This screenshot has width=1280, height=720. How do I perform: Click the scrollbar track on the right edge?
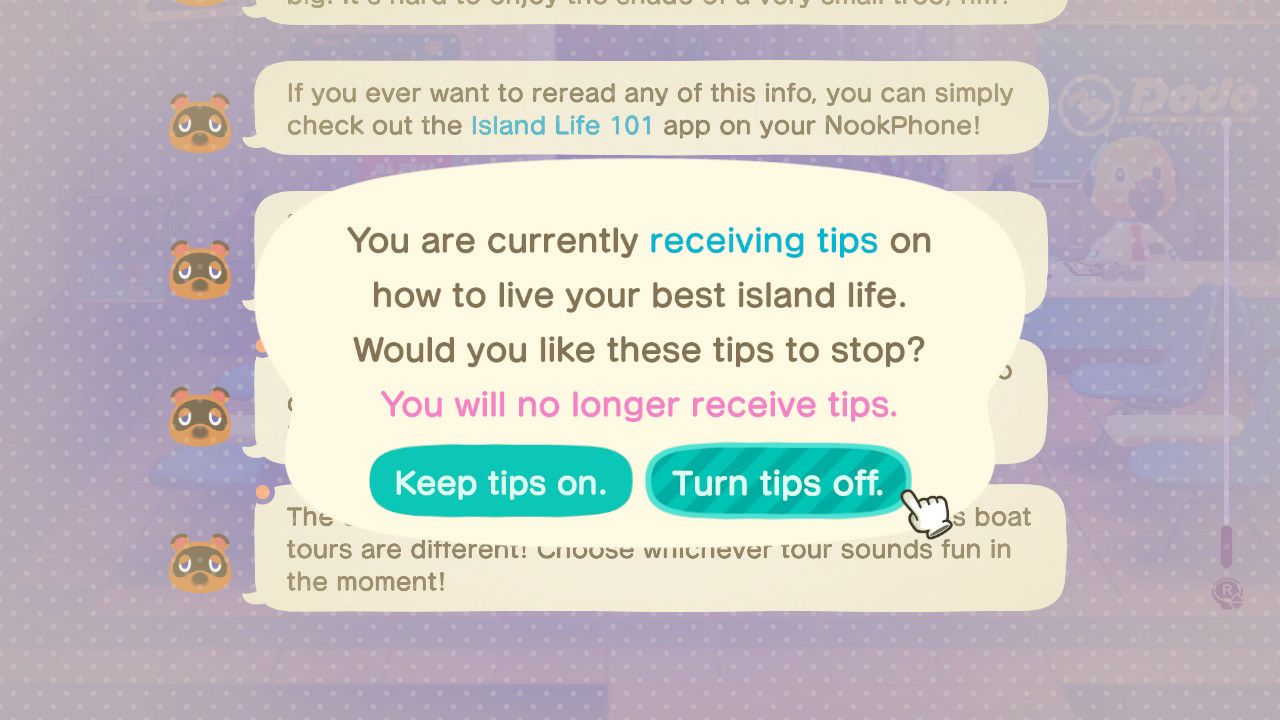coord(1228,300)
